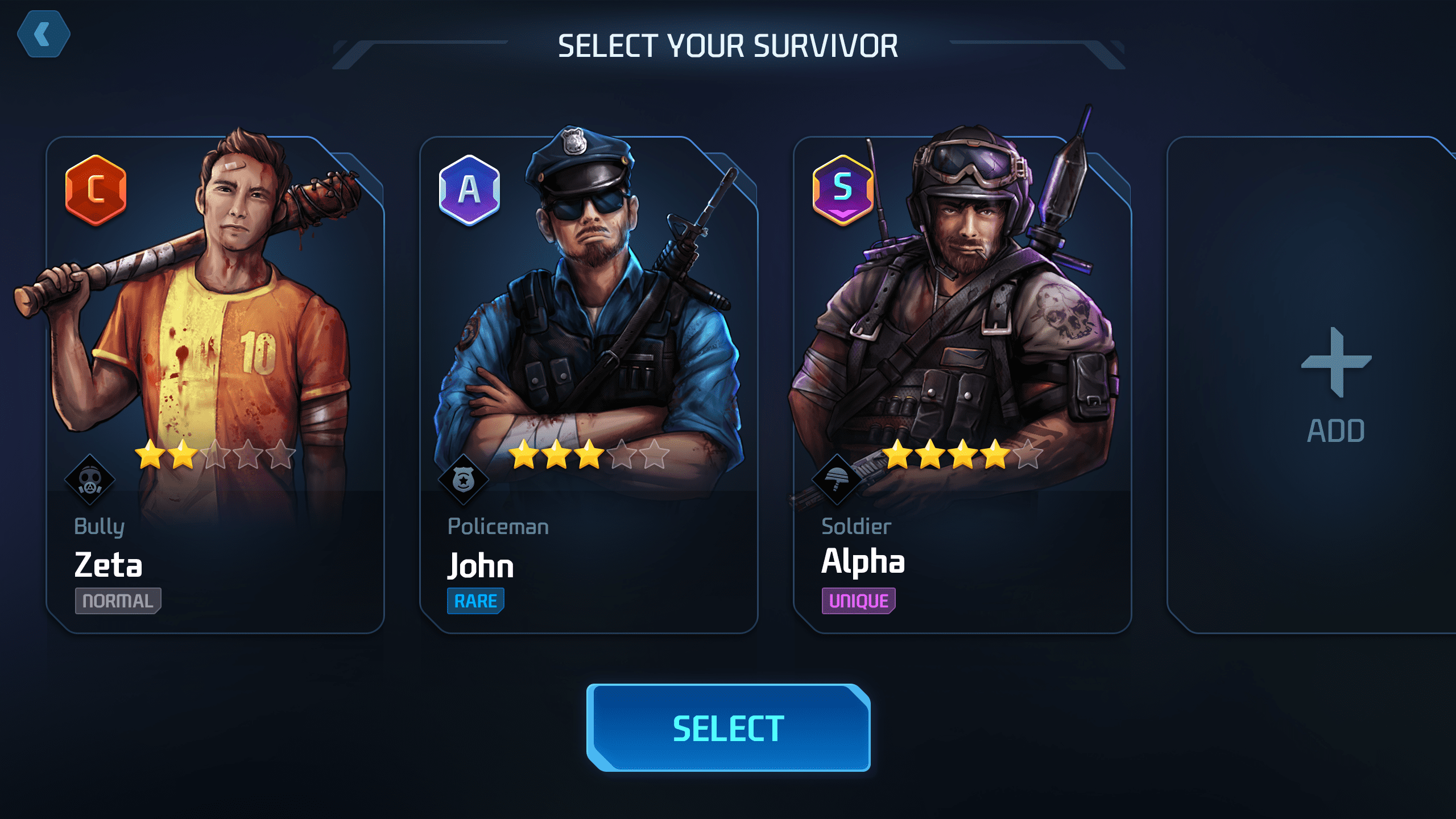Choose the Bully survivor card Zeta
The width and height of the screenshot is (1456, 819).
click(215, 384)
